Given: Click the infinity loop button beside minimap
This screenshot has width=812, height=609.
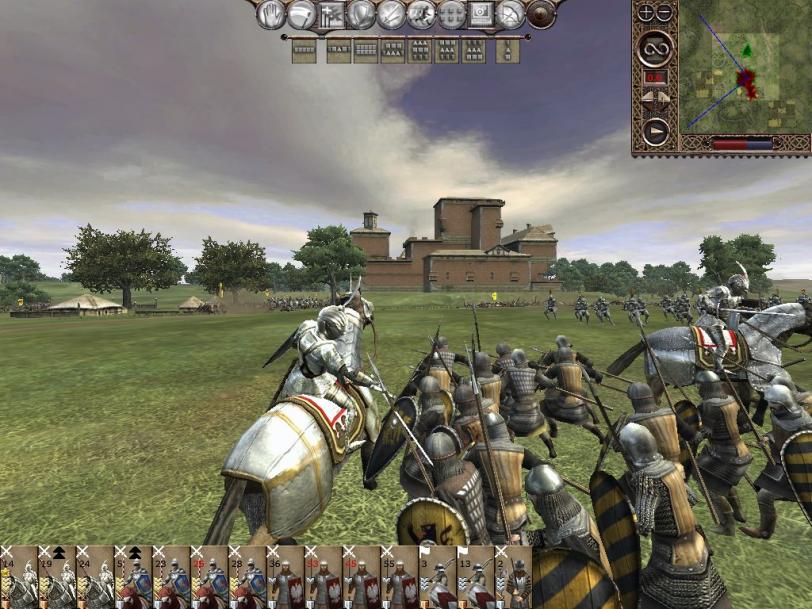Looking at the screenshot, I should [655, 44].
